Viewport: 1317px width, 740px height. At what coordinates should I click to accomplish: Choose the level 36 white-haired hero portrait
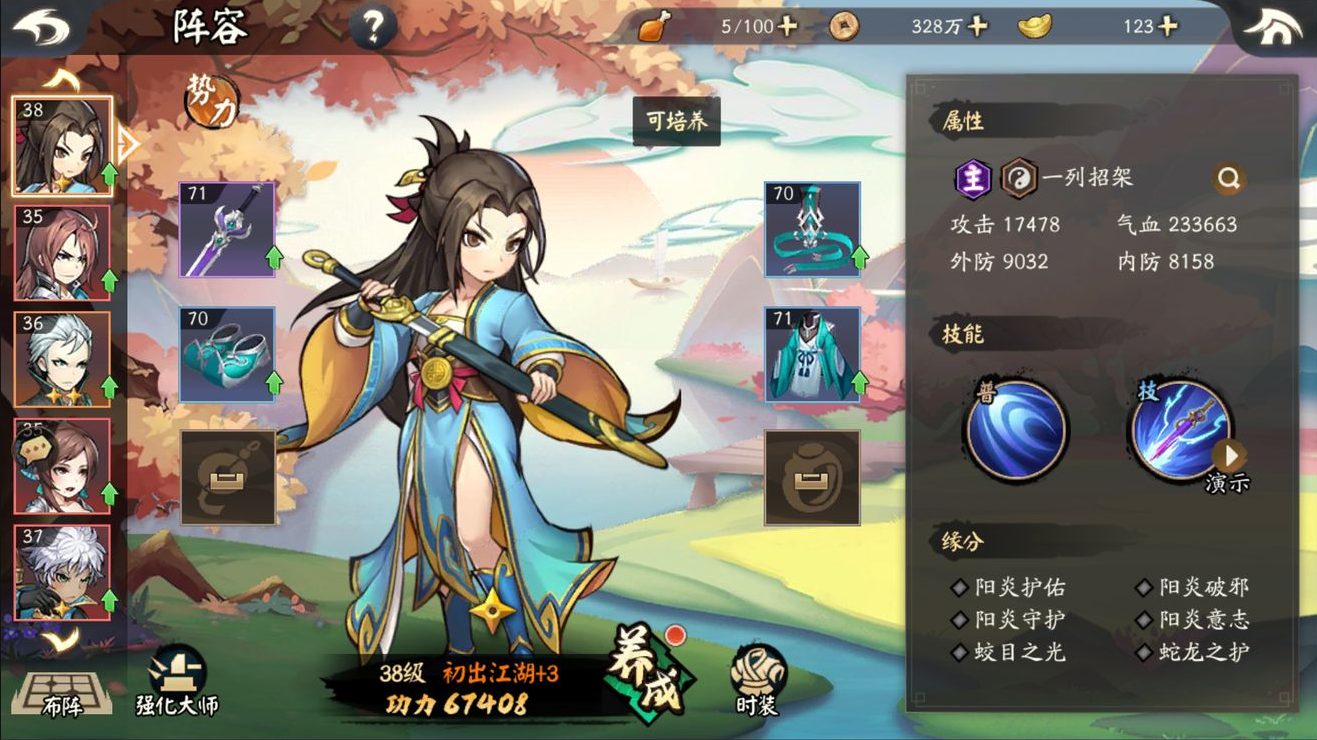[x=62, y=359]
